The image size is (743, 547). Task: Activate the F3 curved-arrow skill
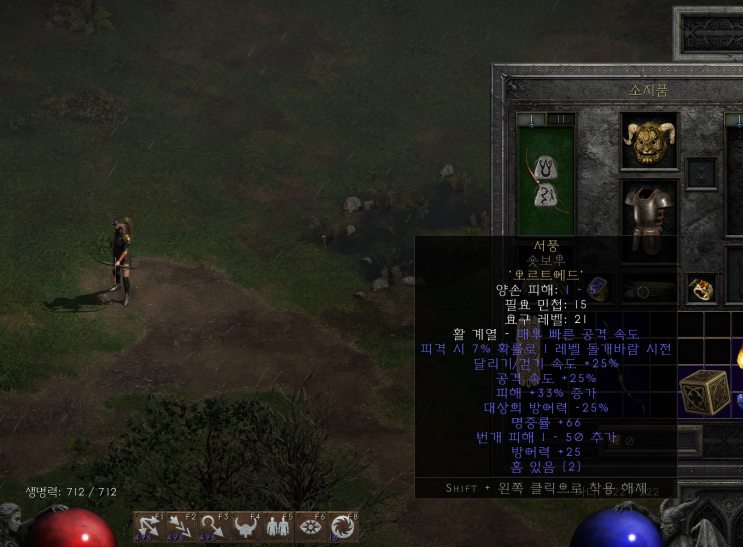coord(212,526)
